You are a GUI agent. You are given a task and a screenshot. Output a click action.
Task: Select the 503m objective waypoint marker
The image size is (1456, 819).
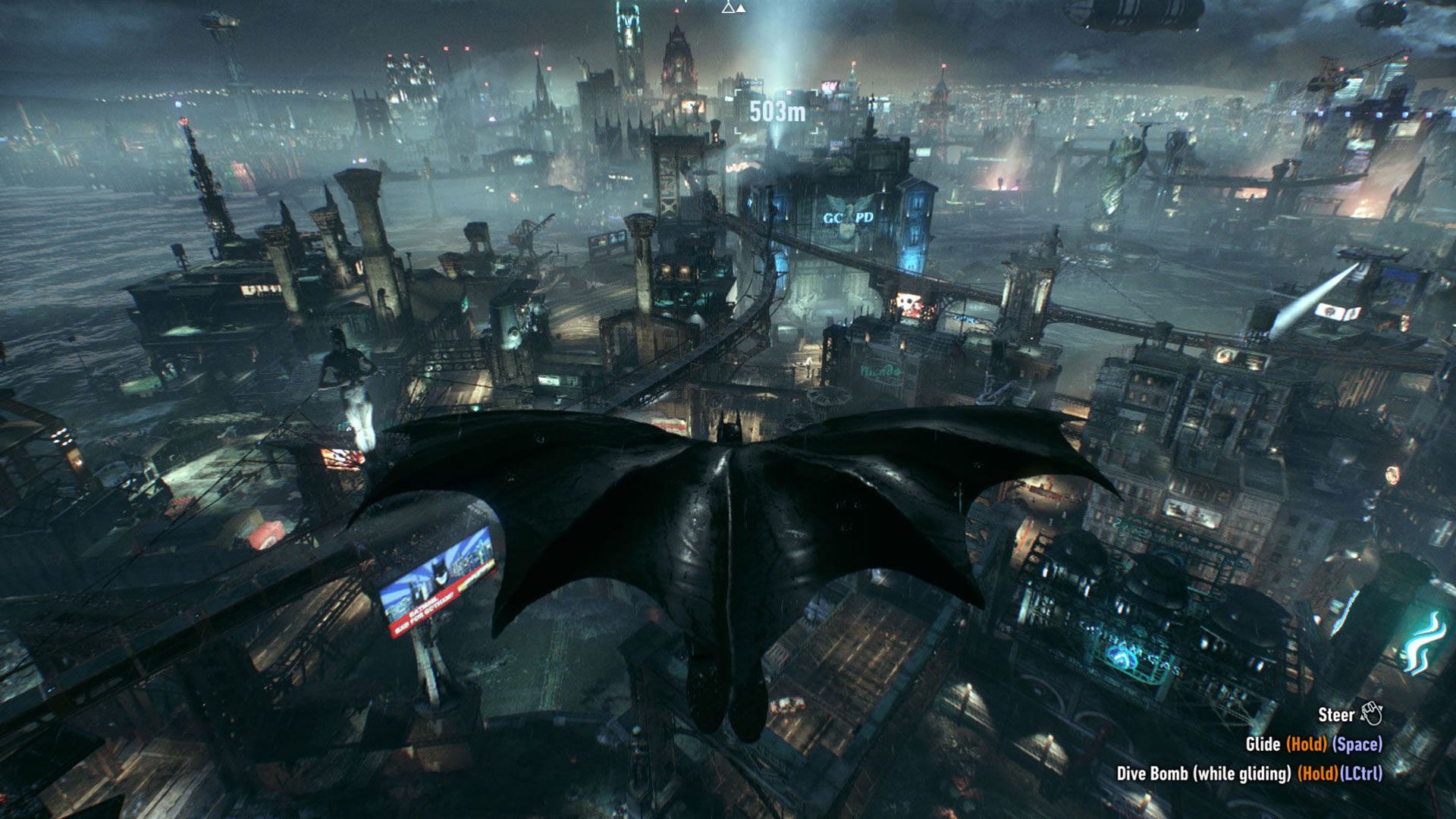pos(777,112)
